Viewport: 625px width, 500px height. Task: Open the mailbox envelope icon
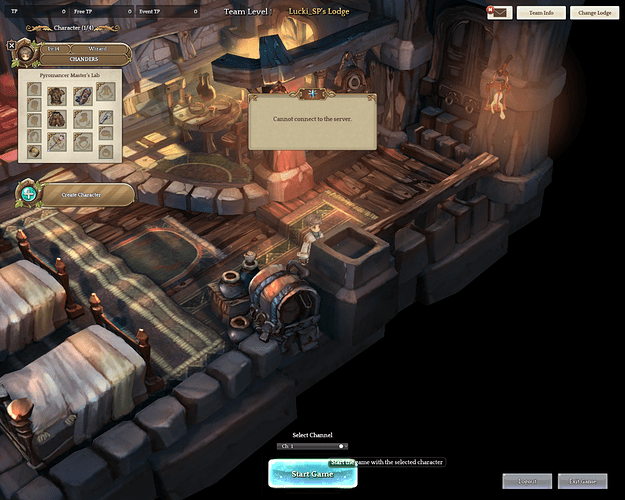(x=499, y=13)
